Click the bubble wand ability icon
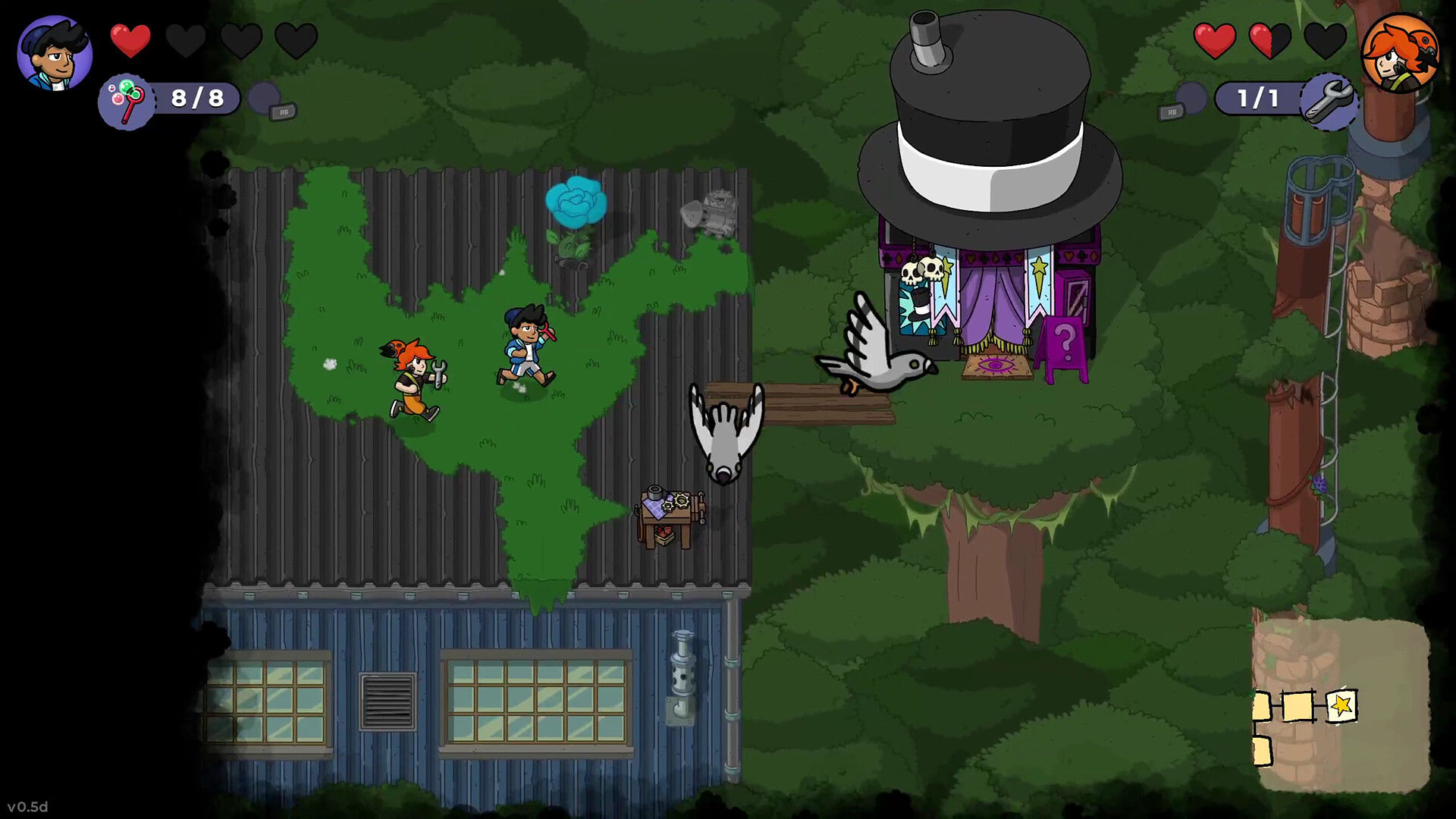The image size is (1456, 819). point(127,100)
